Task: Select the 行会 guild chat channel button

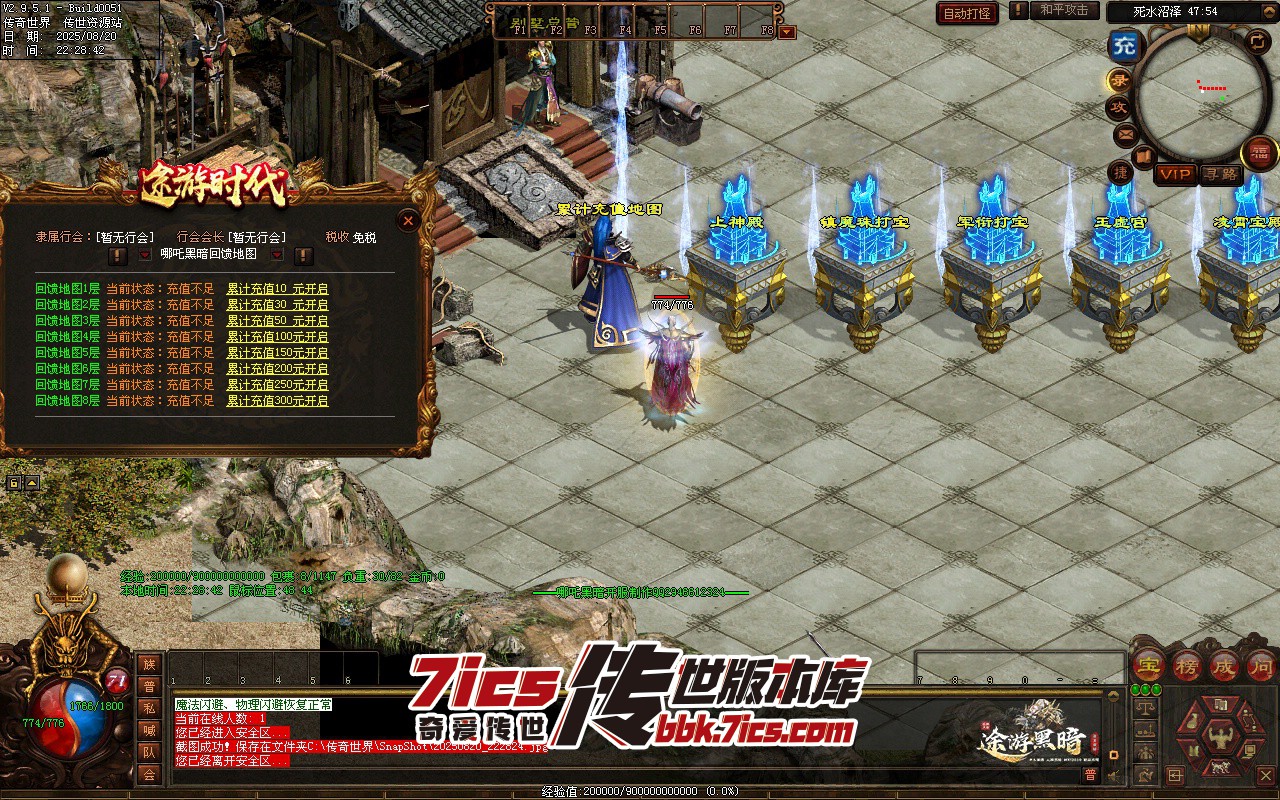Action: pyautogui.click(x=149, y=775)
